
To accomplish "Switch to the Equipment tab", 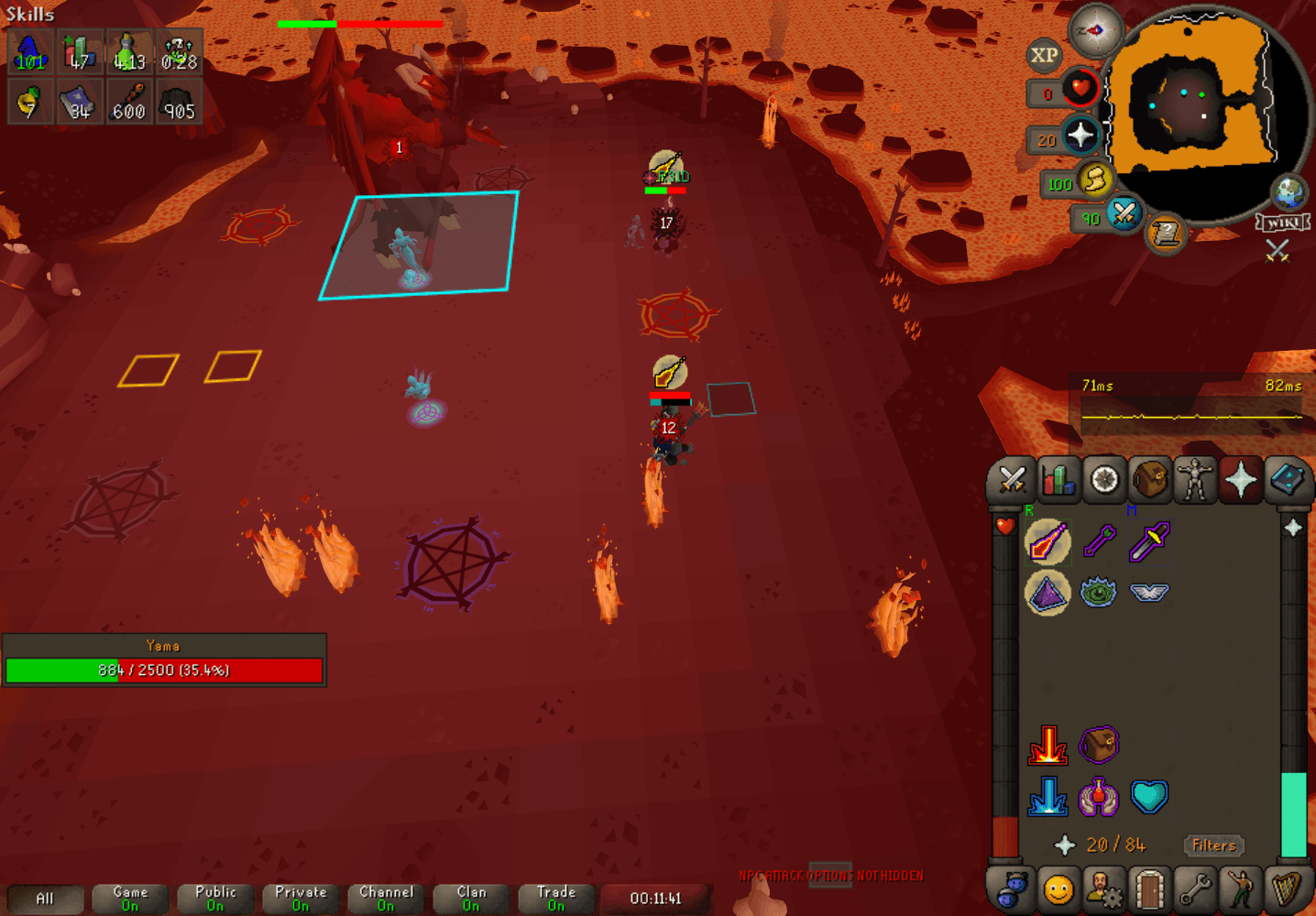I will 1196,478.
